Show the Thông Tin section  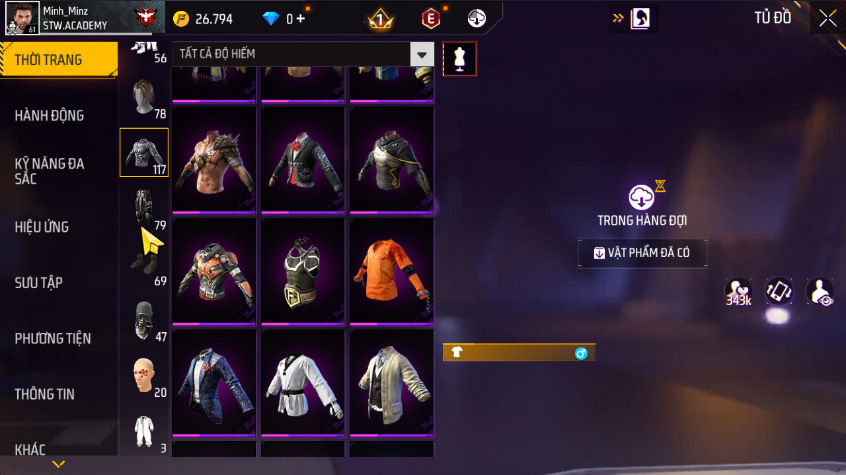(45, 394)
